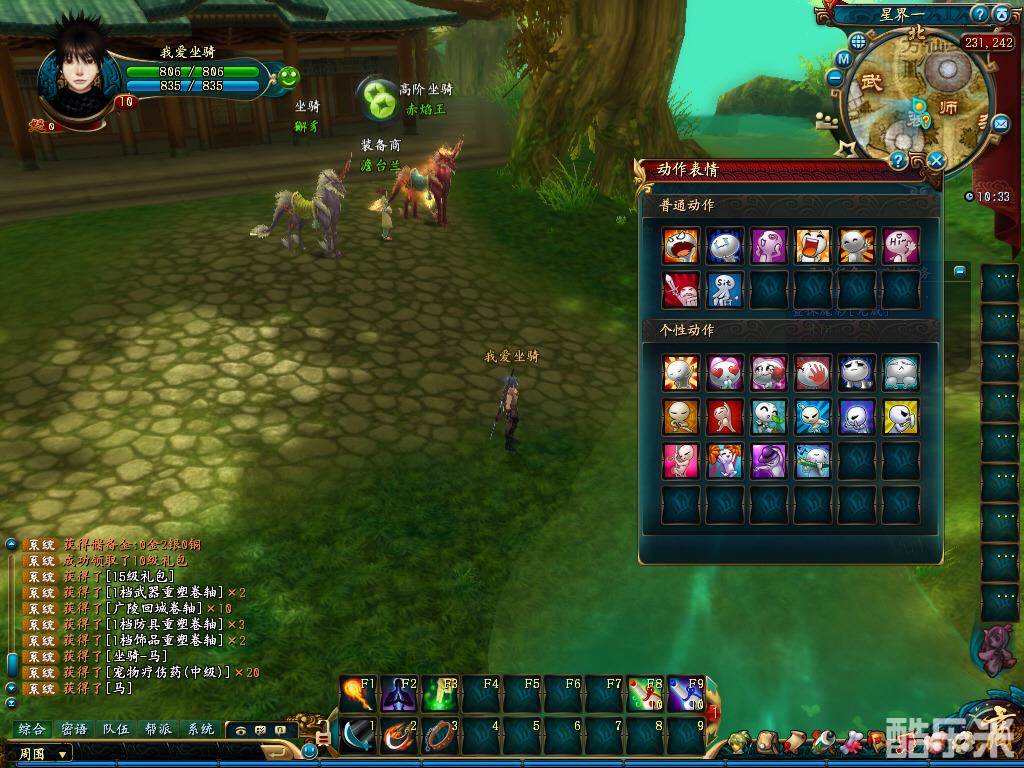Open help for the emote panel

coord(898,161)
